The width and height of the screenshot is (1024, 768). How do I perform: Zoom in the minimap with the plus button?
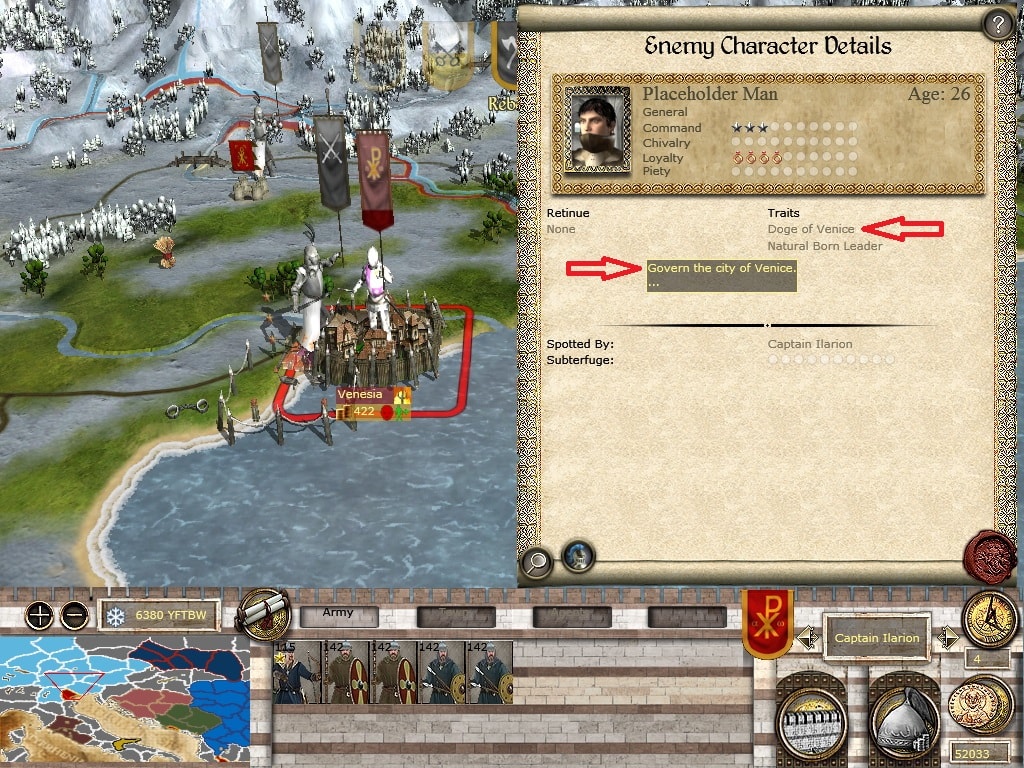pos(40,615)
